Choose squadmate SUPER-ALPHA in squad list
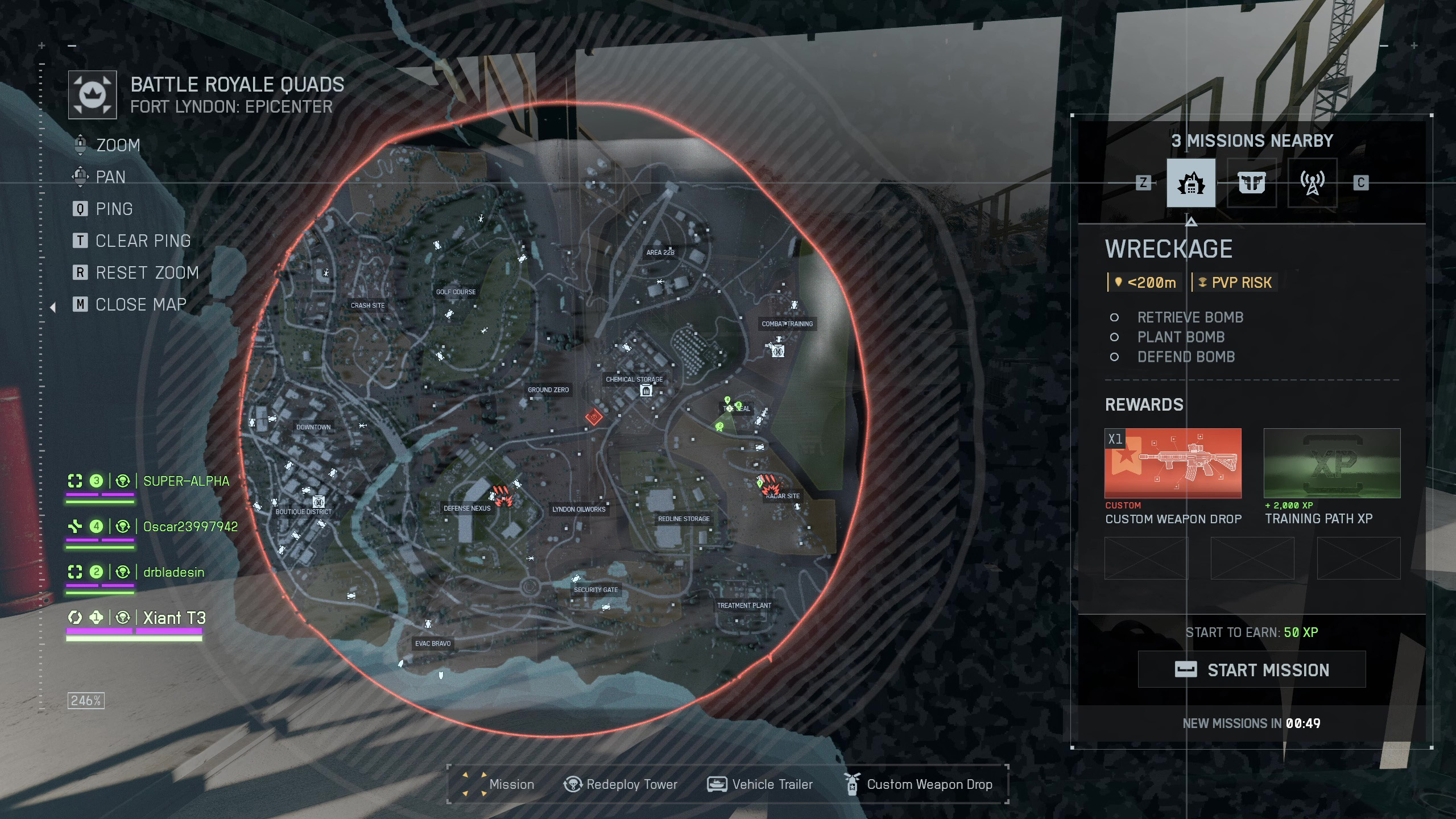Image resolution: width=1456 pixels, height=819 pixels. tap(186, 481)
